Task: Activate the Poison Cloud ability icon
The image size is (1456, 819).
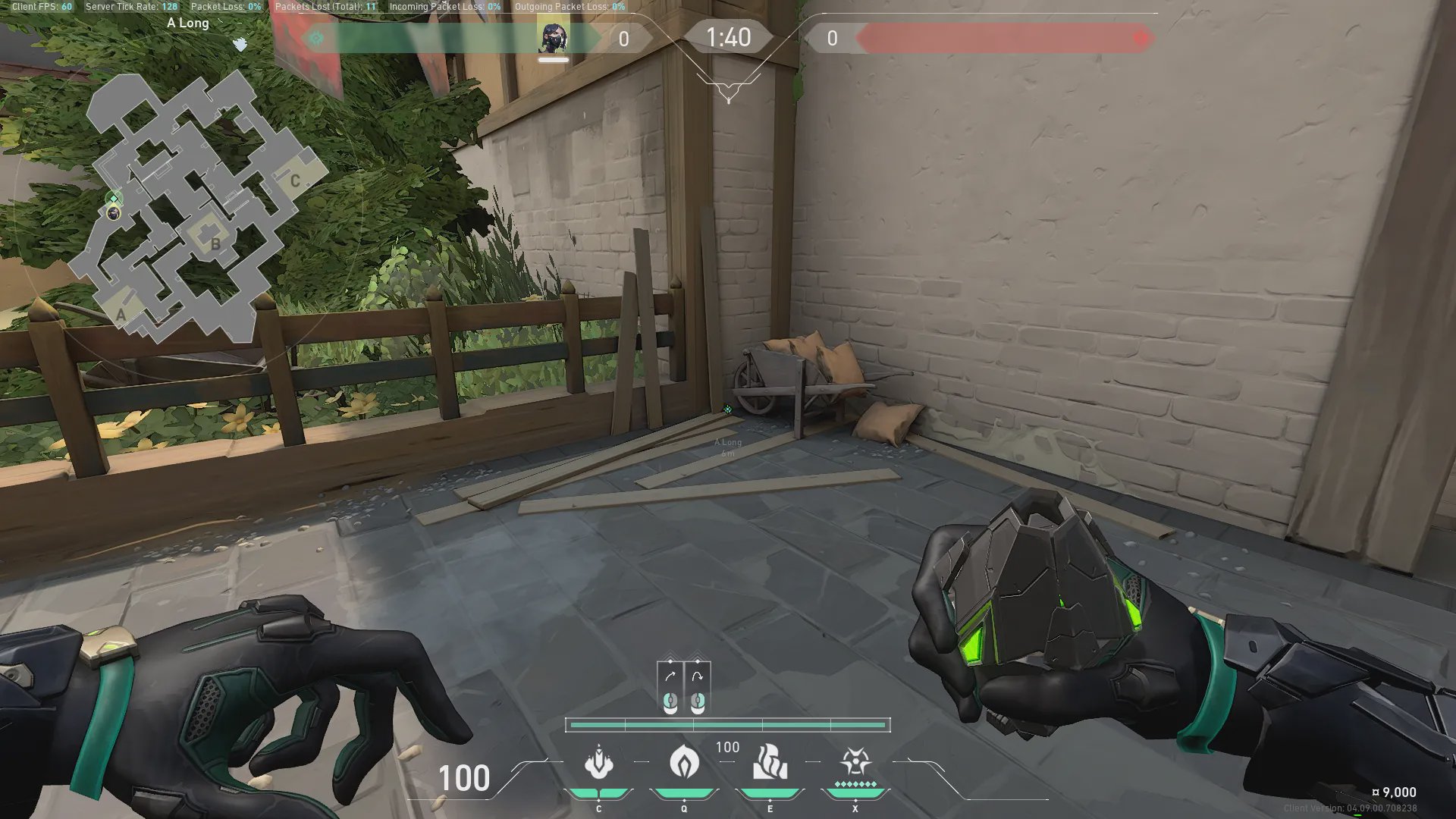Action: (x=684, y=761)
